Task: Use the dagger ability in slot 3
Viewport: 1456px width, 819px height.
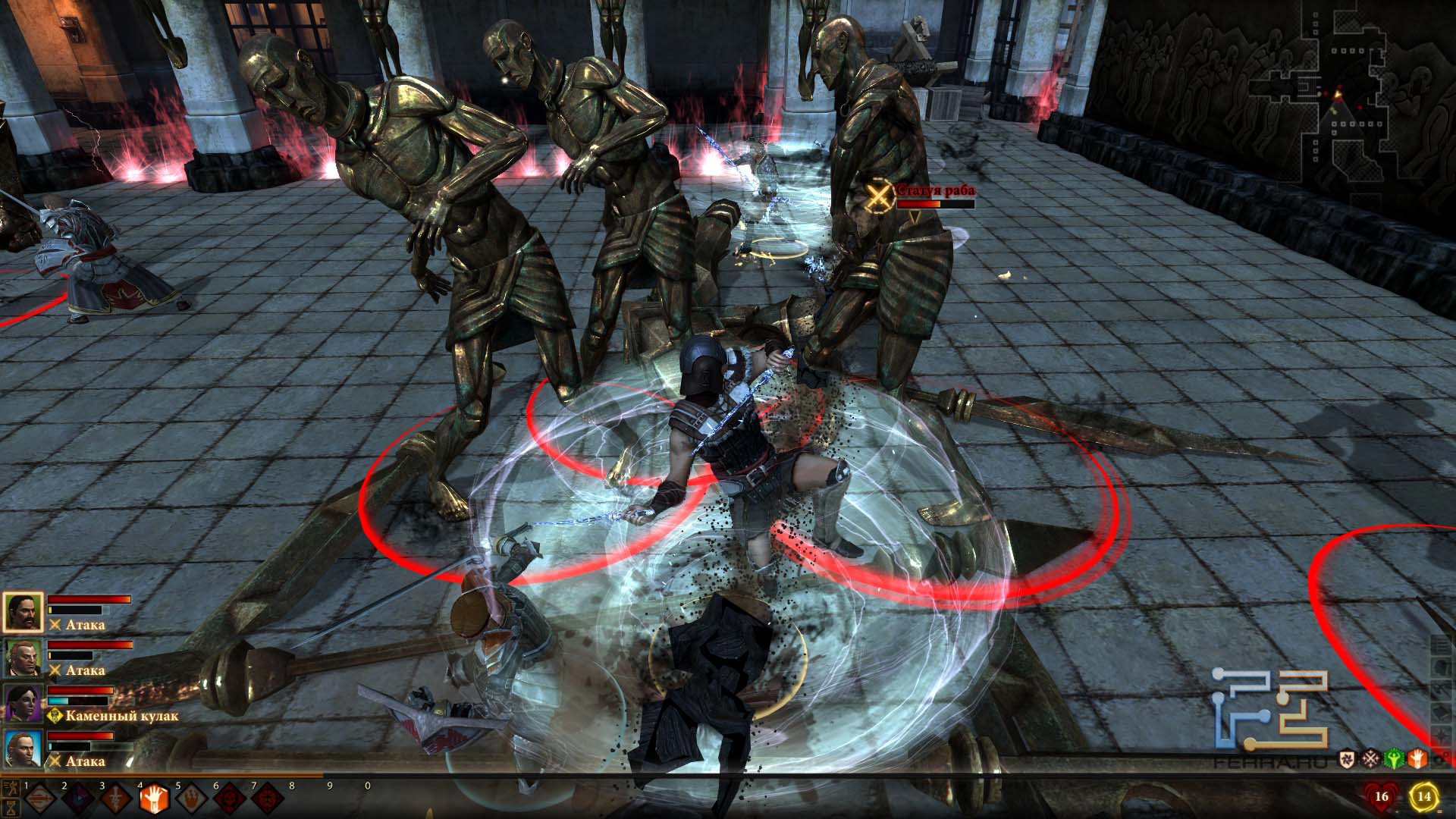Action: click(116, 799)
